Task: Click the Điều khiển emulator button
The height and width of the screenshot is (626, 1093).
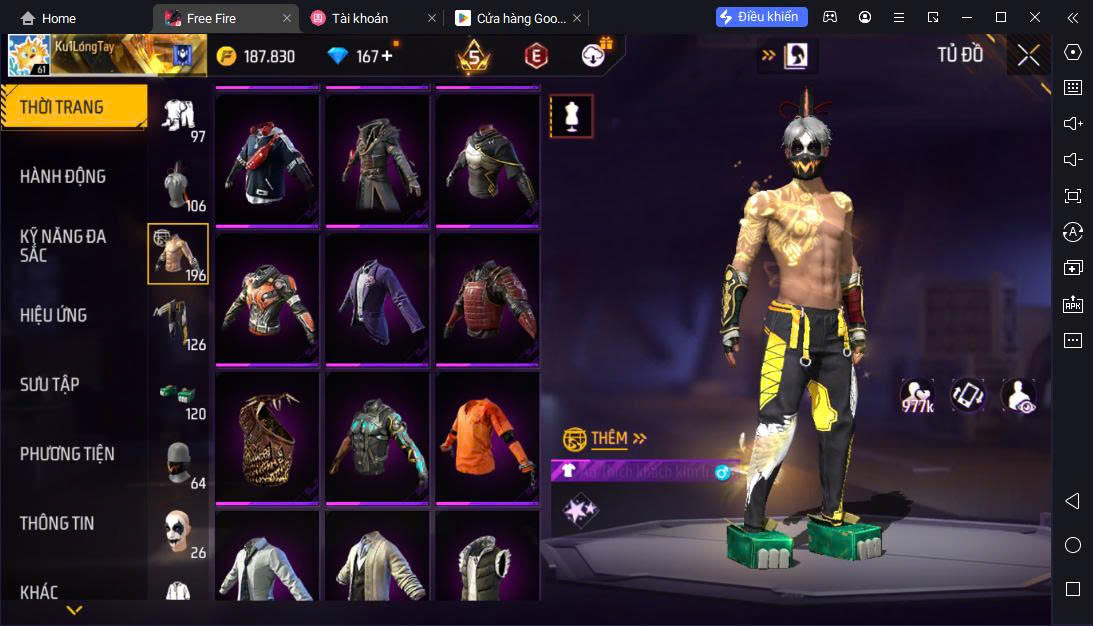Action: pyautogui.click(x=761, y=17)
